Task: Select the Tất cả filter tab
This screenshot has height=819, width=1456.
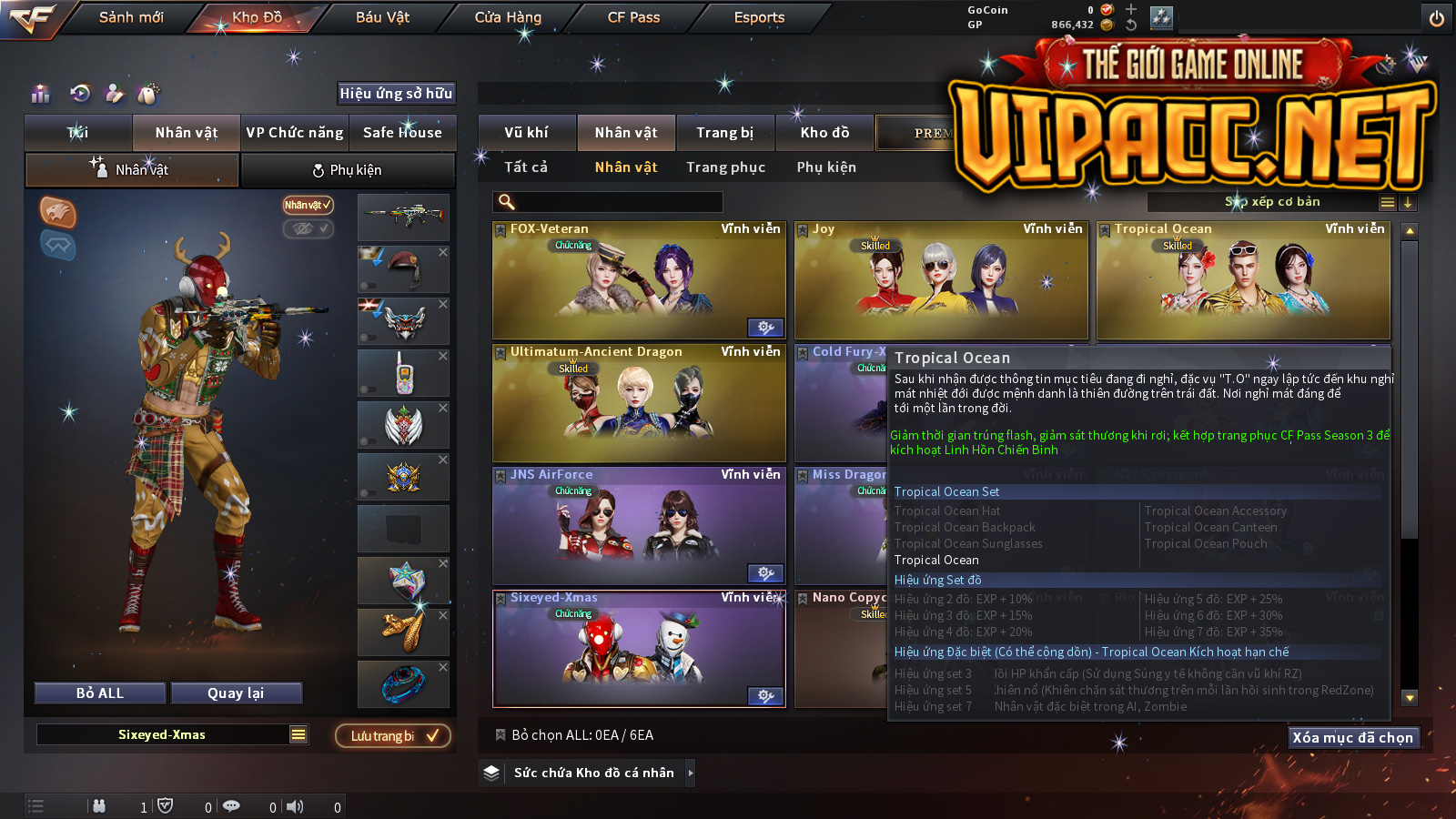Action: coord(526,167)
